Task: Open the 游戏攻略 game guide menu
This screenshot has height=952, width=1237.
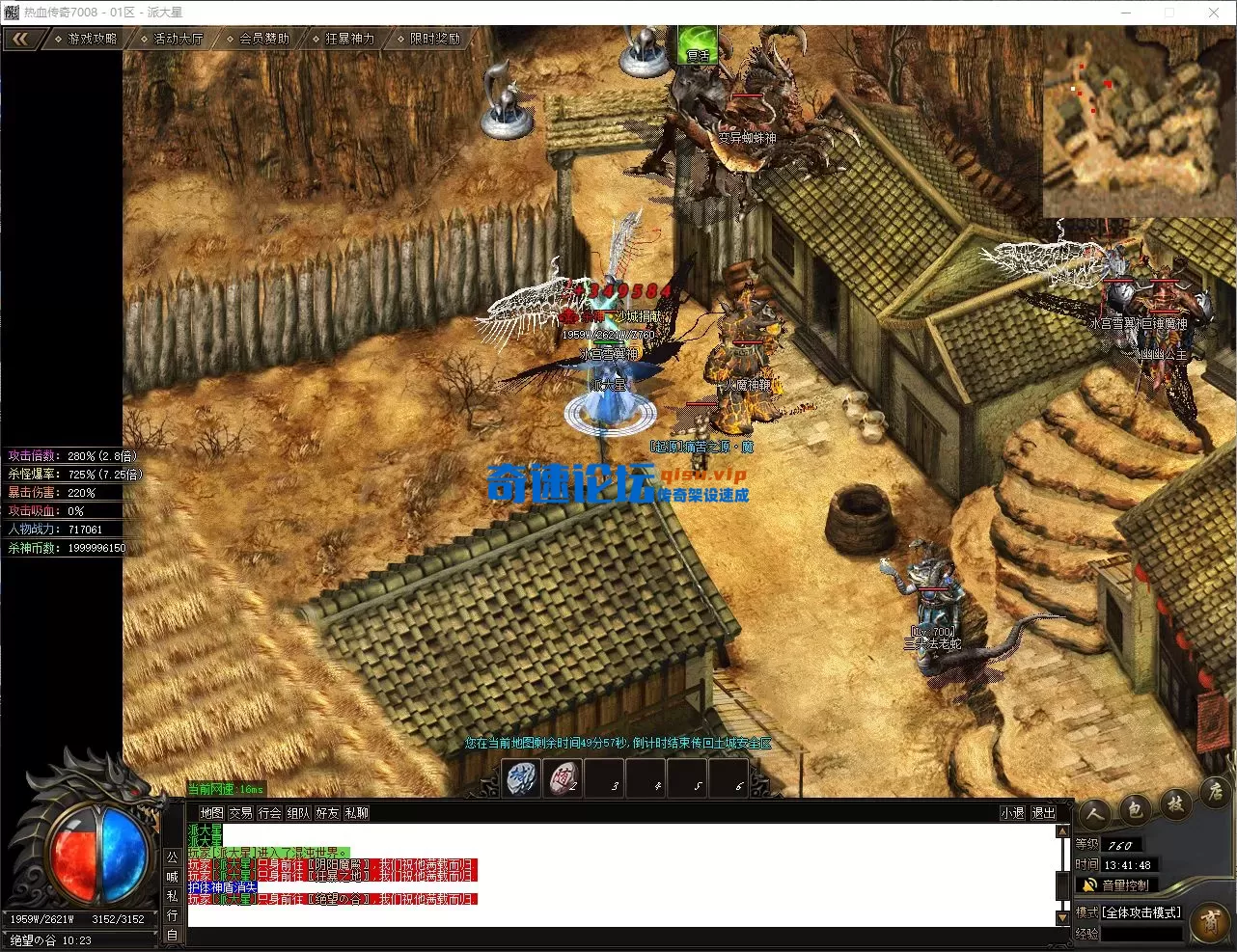Action: point(89,39)
